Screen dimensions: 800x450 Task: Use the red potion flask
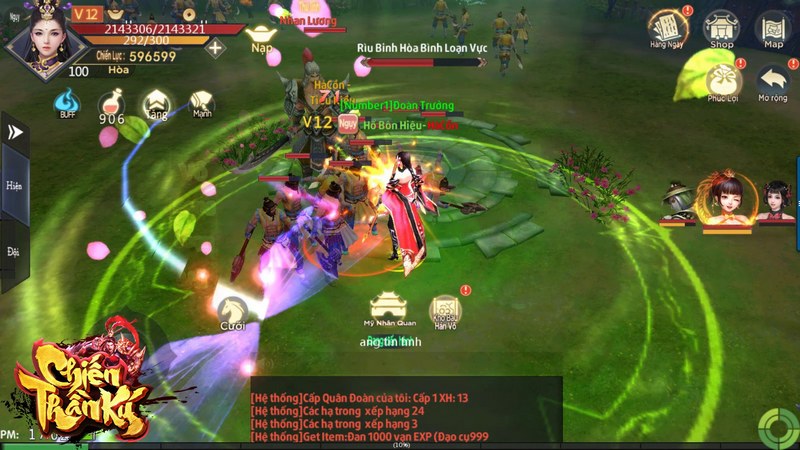point(111,105)
